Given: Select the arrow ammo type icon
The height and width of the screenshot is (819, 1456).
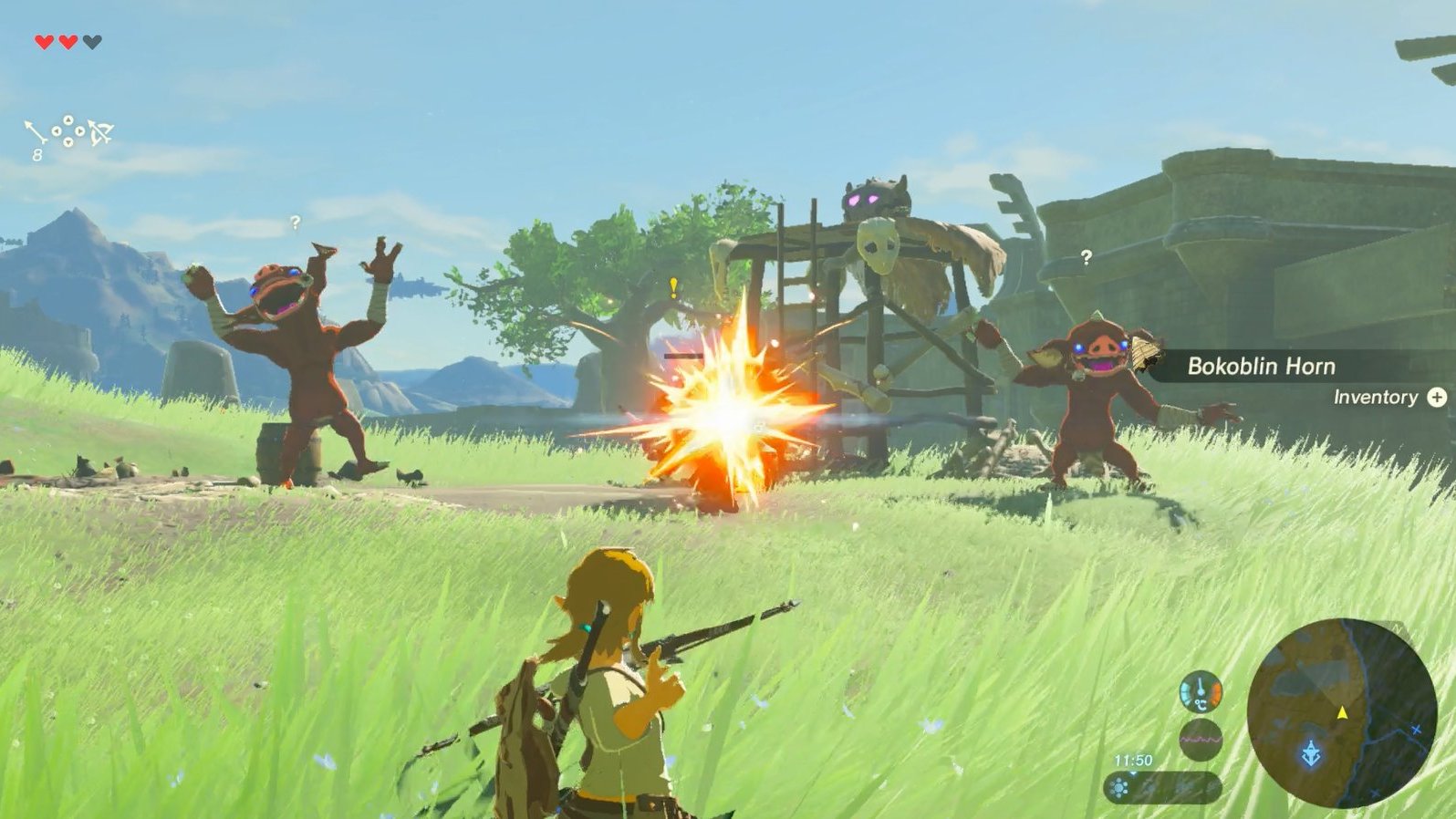Looking at the screenshot, I should [x=35, y=133].
